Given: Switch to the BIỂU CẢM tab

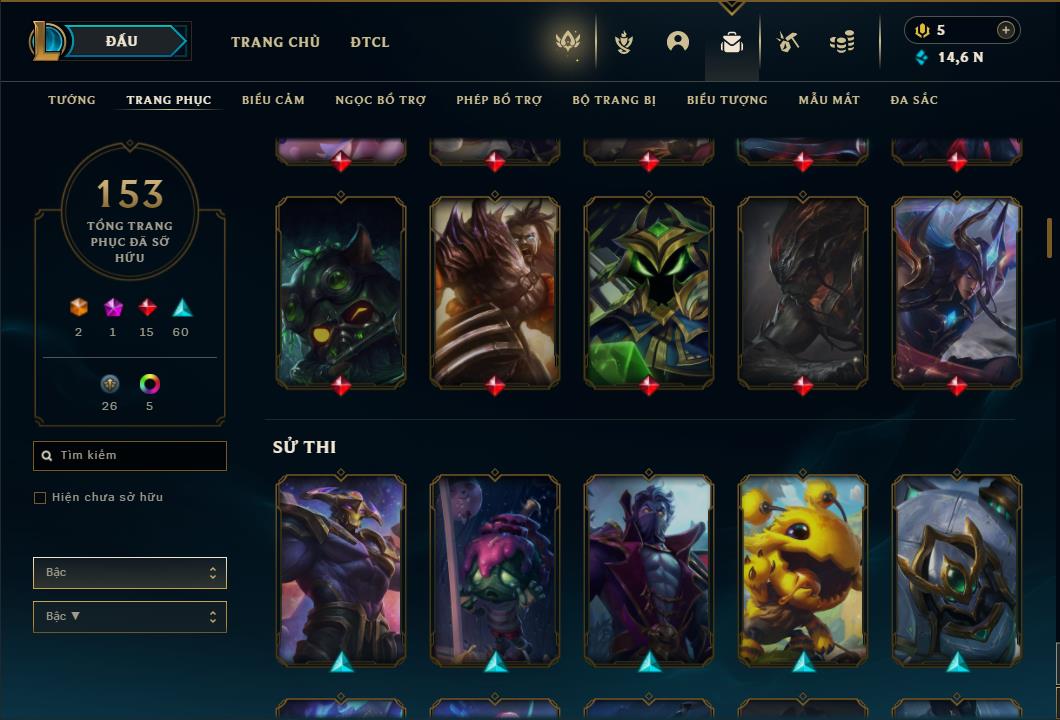Looking at the screenshot, I should point(273,100).
